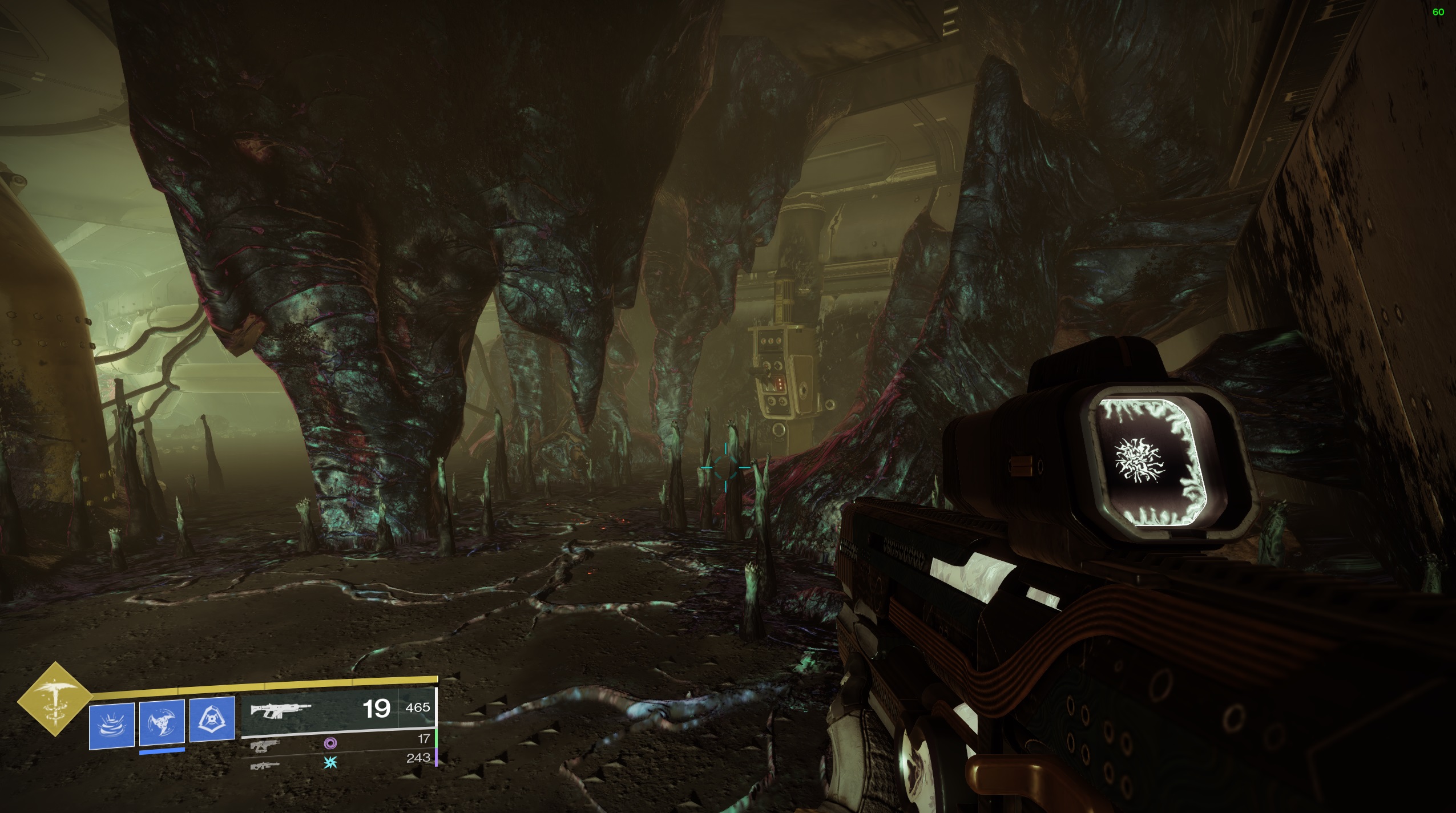Select the shield-shaped class ability icon
The height and width of the screenshot is (813, 1456).
click(x=212, y=719)
